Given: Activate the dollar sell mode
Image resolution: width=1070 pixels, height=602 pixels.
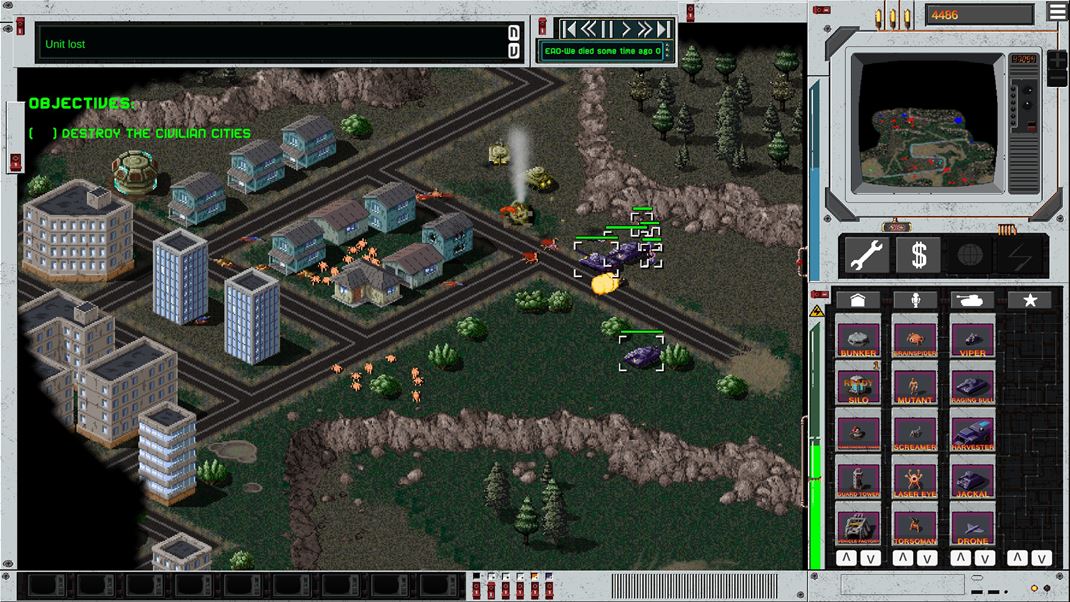Looking at the screenshot, I should pos(918,256).
